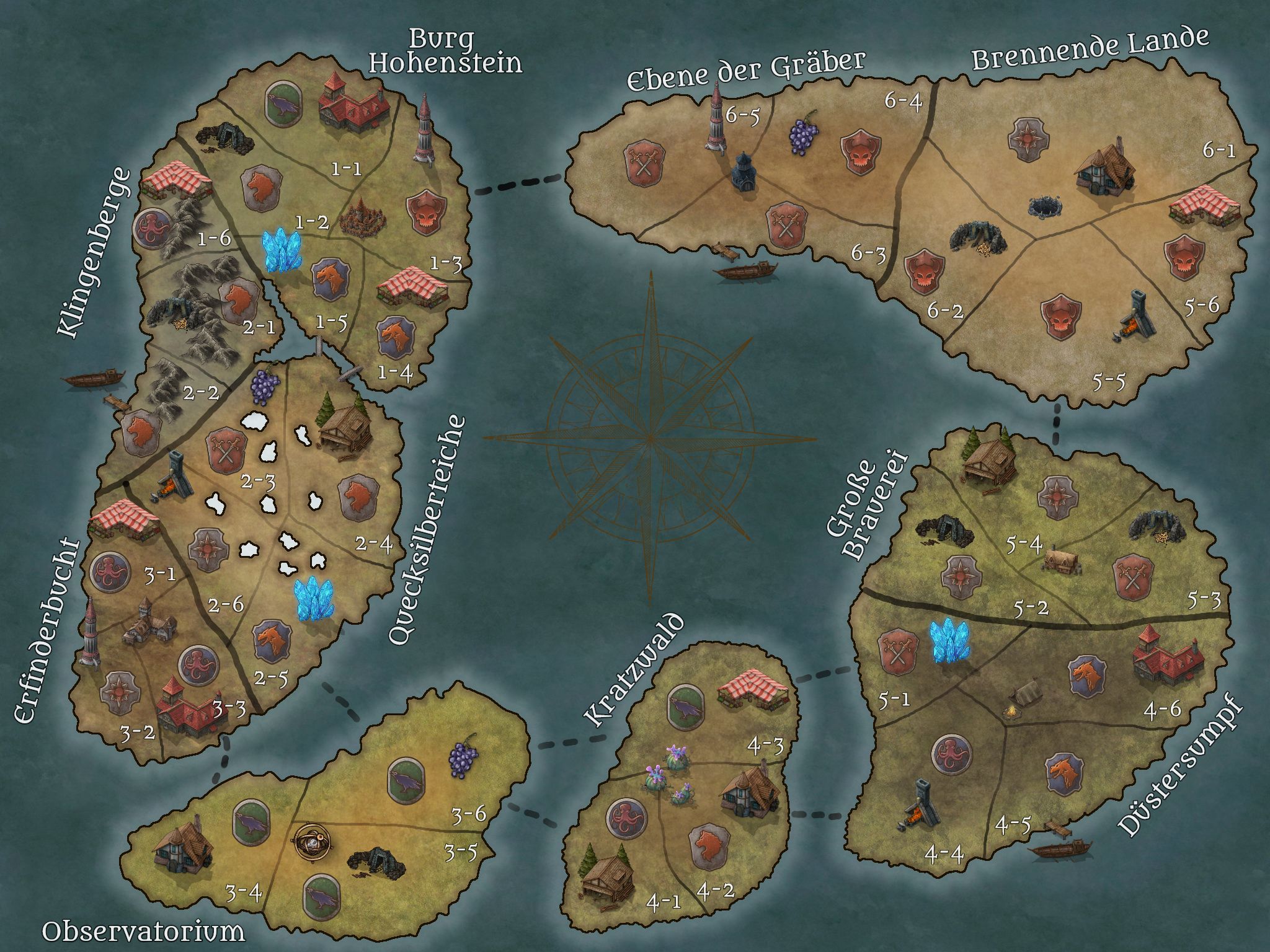
Task: Pick the region labeled 5-5
Action: tap(1108, 382)
